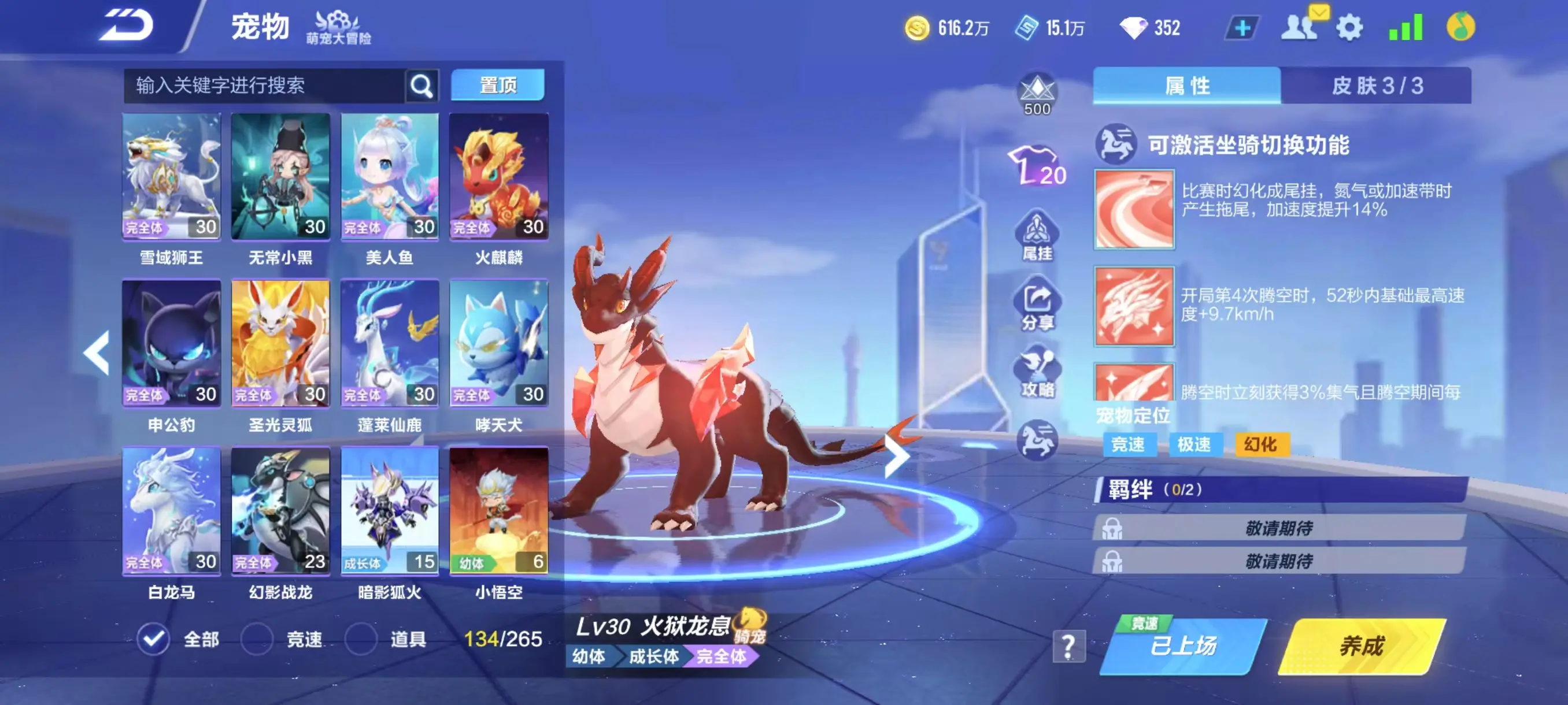Viewport: 1568px width, 705px height.
Task: Click the 置顶 pin button
Action: (498, 85)
